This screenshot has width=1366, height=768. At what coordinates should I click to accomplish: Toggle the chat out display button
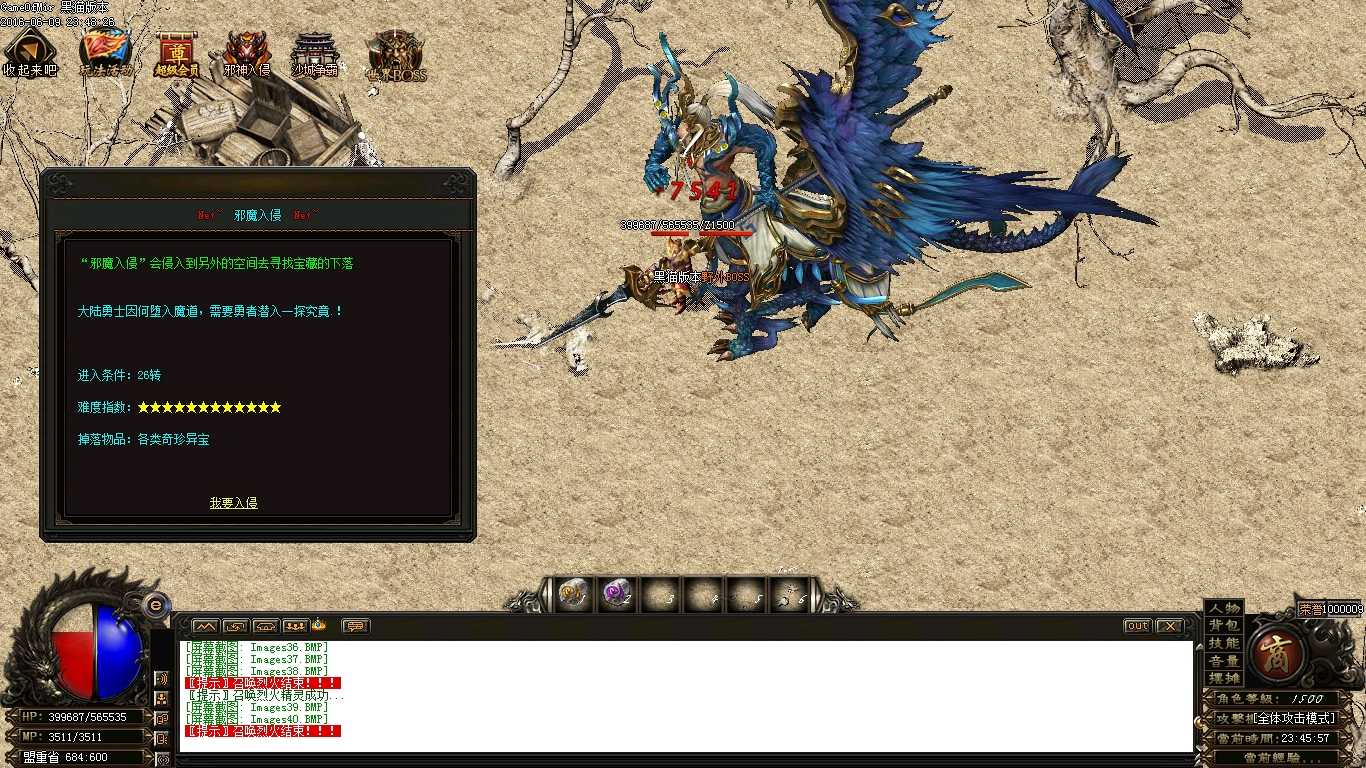1136,625
